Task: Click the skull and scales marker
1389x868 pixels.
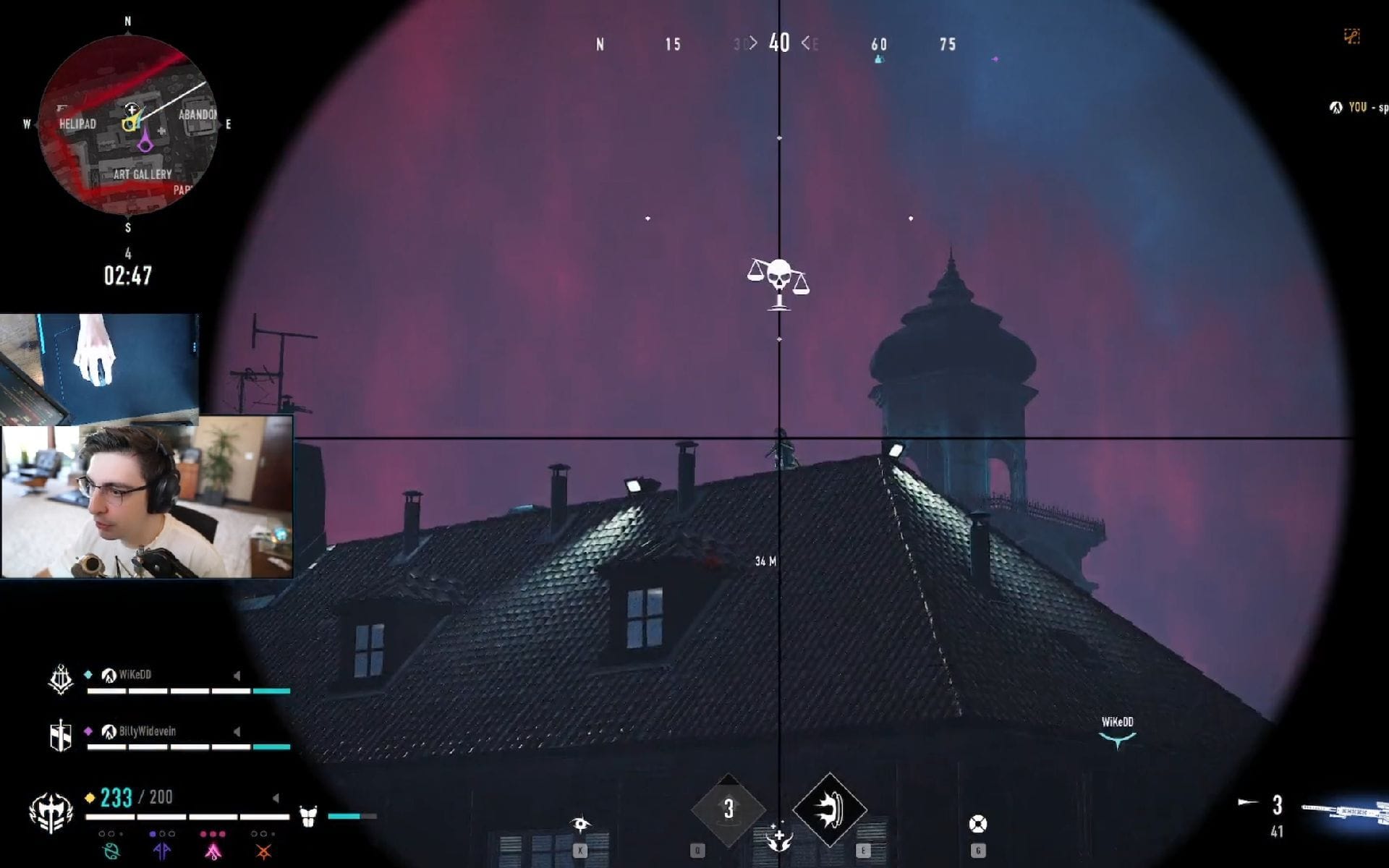Action: point(778,282)
